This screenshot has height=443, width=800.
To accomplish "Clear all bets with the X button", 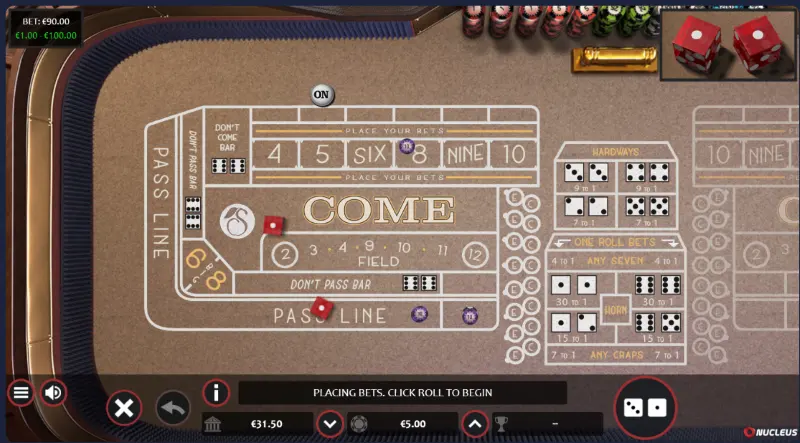I will click(x=124, y=408).
